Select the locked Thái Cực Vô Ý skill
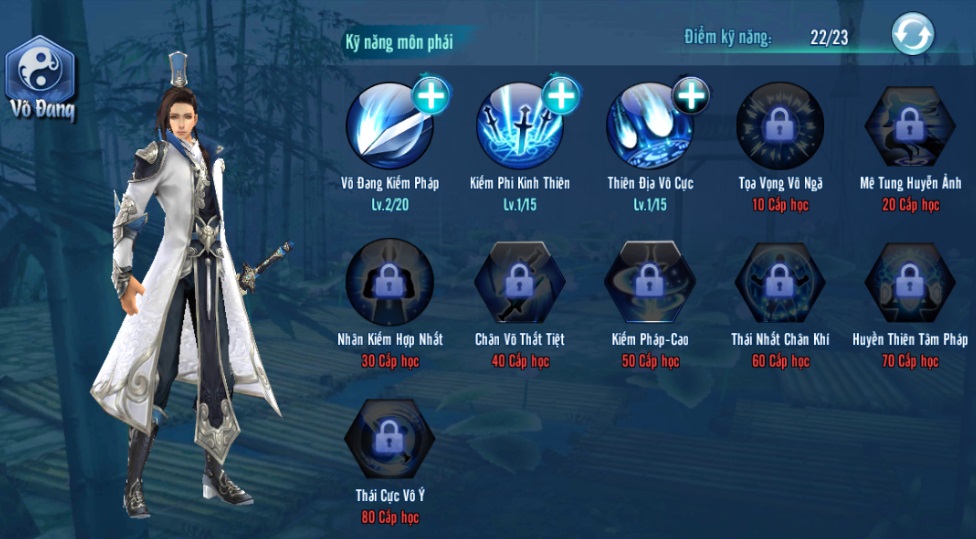976x539 pixels. click(x=389, y=438)
